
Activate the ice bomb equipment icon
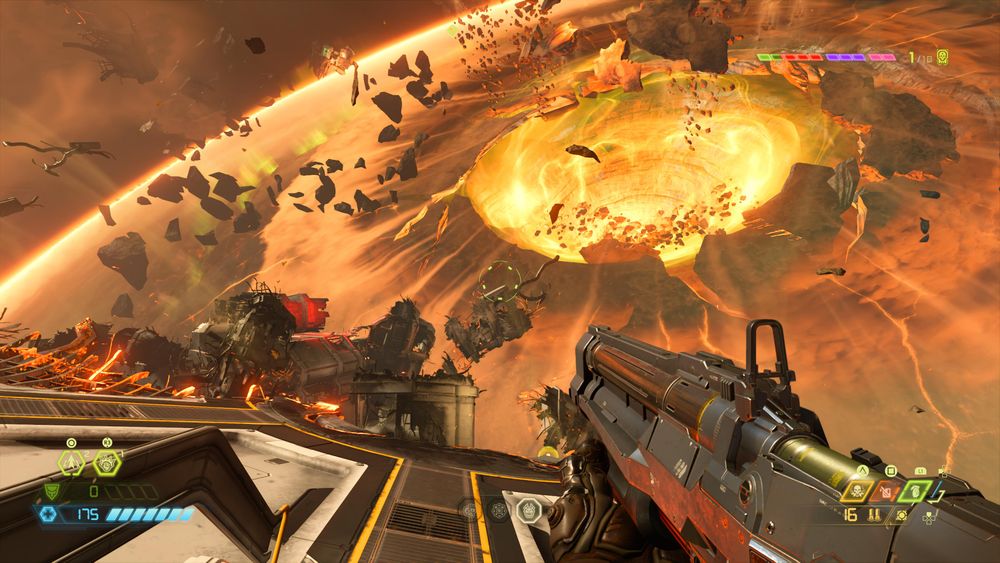[x=106, y=463]
